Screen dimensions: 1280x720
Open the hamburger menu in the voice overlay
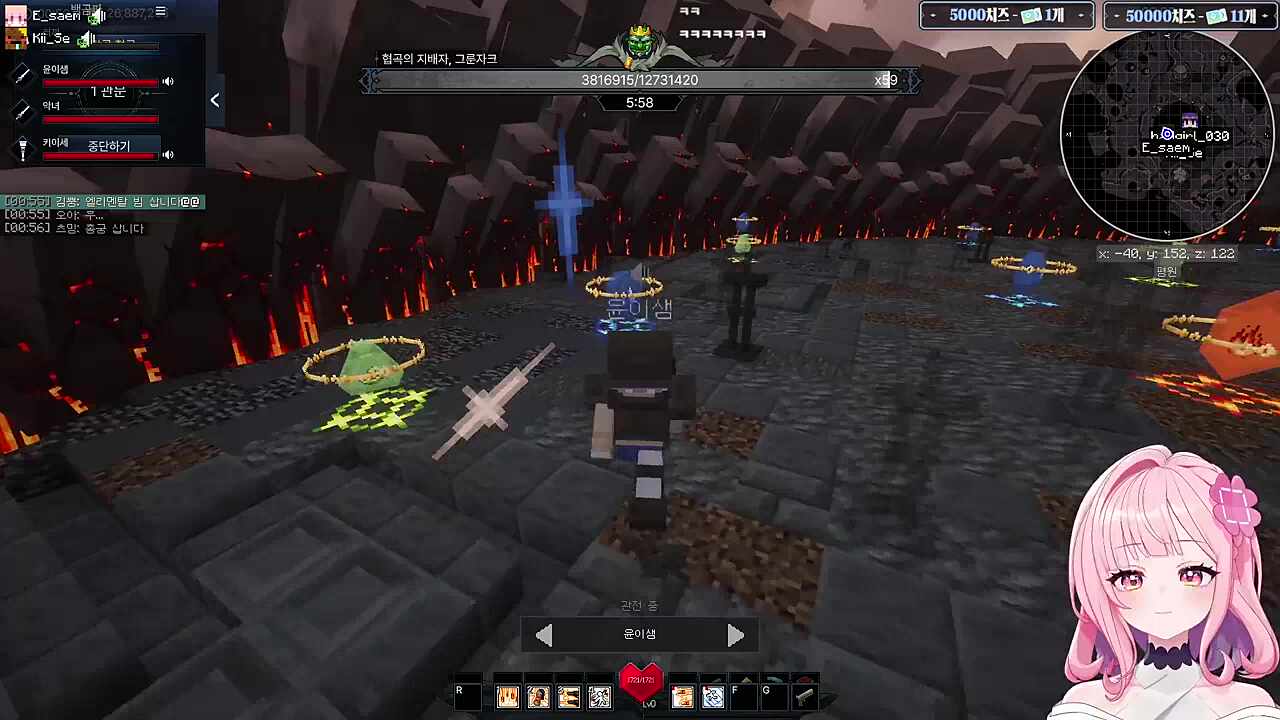160,12
